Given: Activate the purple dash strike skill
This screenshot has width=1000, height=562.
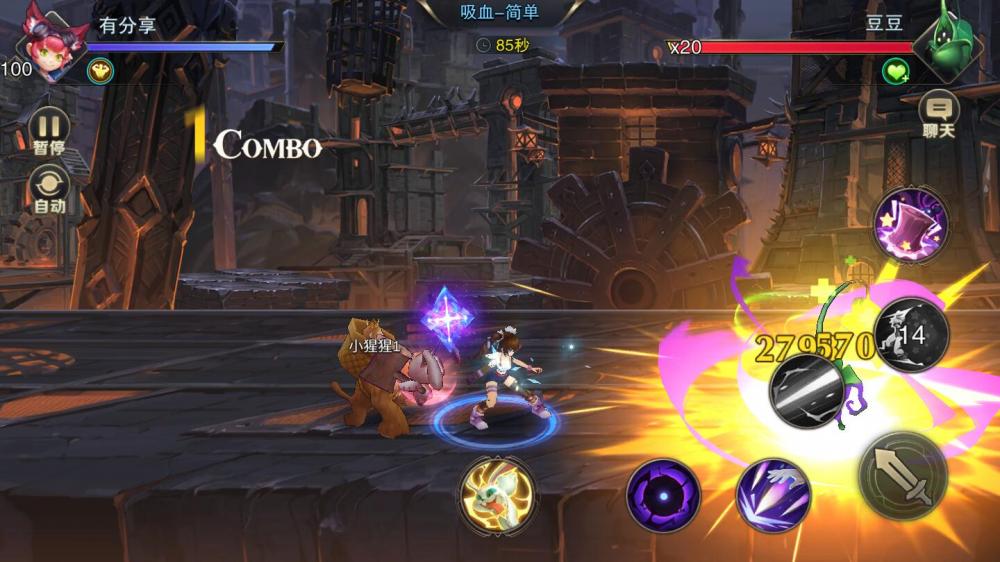Looking at the screenshot, I should (x=772, y=494).
